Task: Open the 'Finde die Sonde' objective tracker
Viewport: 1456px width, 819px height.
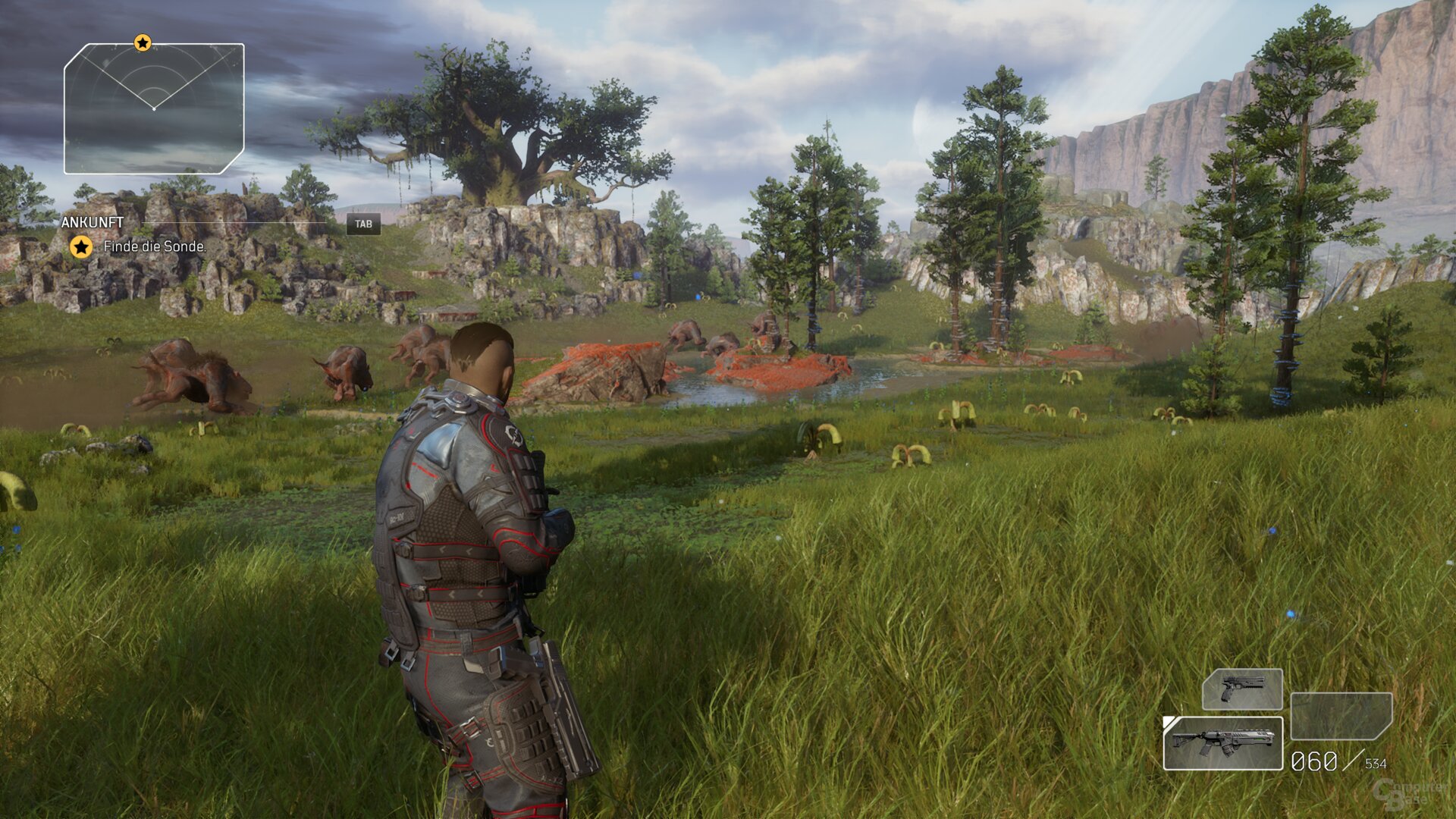Action: click(x=154, y=246)
